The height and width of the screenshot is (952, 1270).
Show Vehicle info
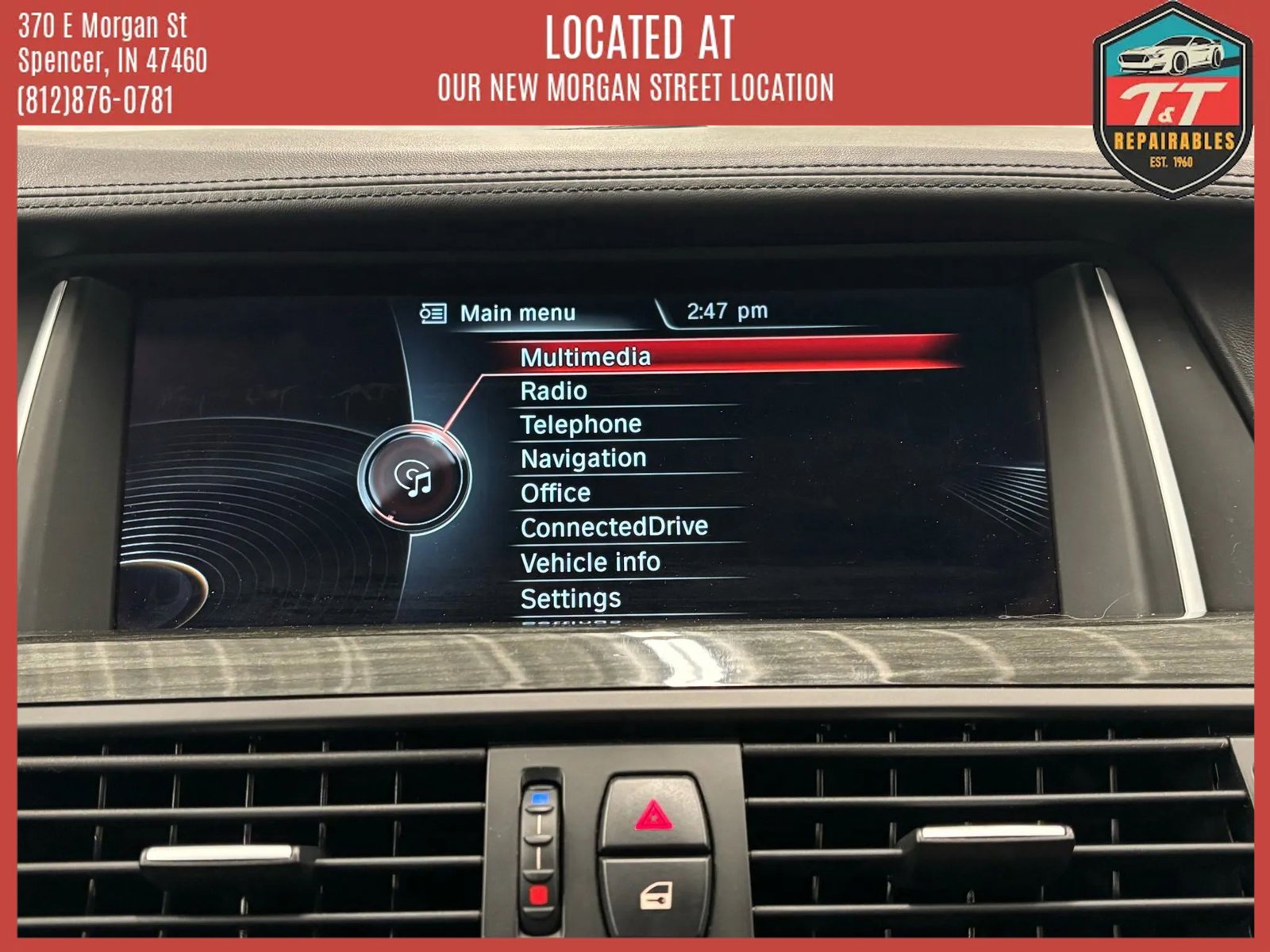(591, 562)
